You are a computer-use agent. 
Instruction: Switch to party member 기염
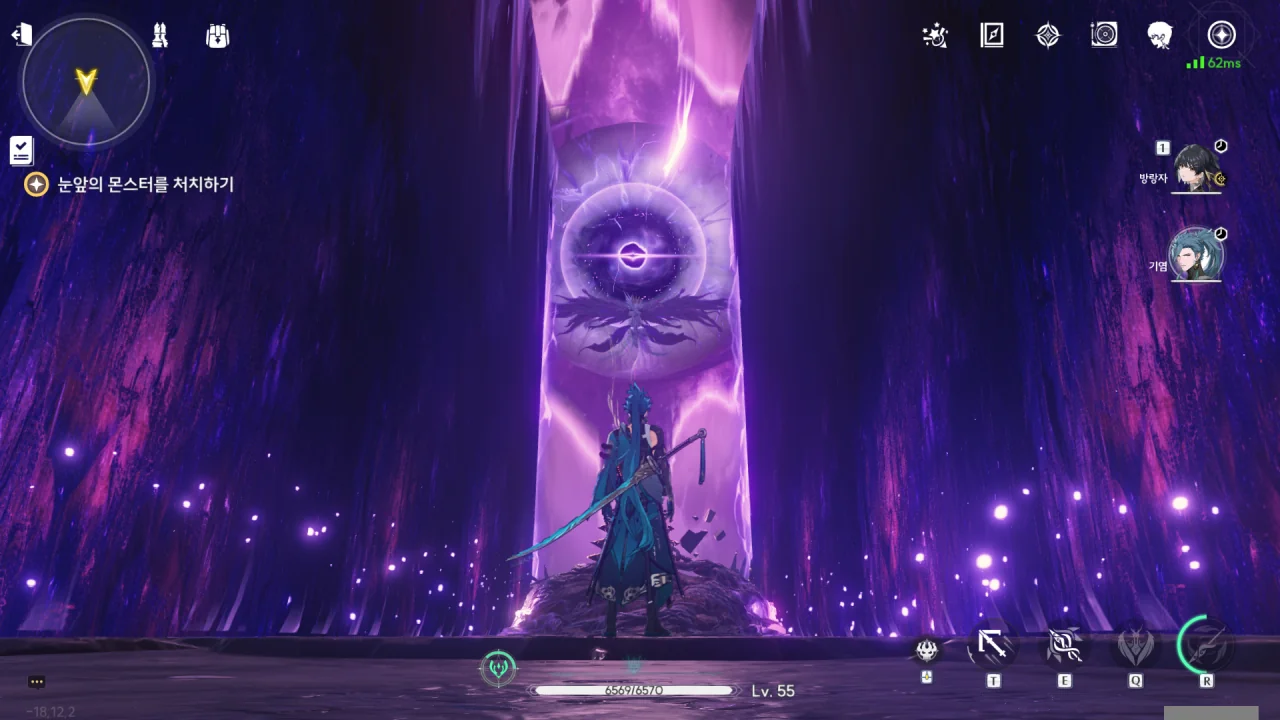(x=1196, y=256)
